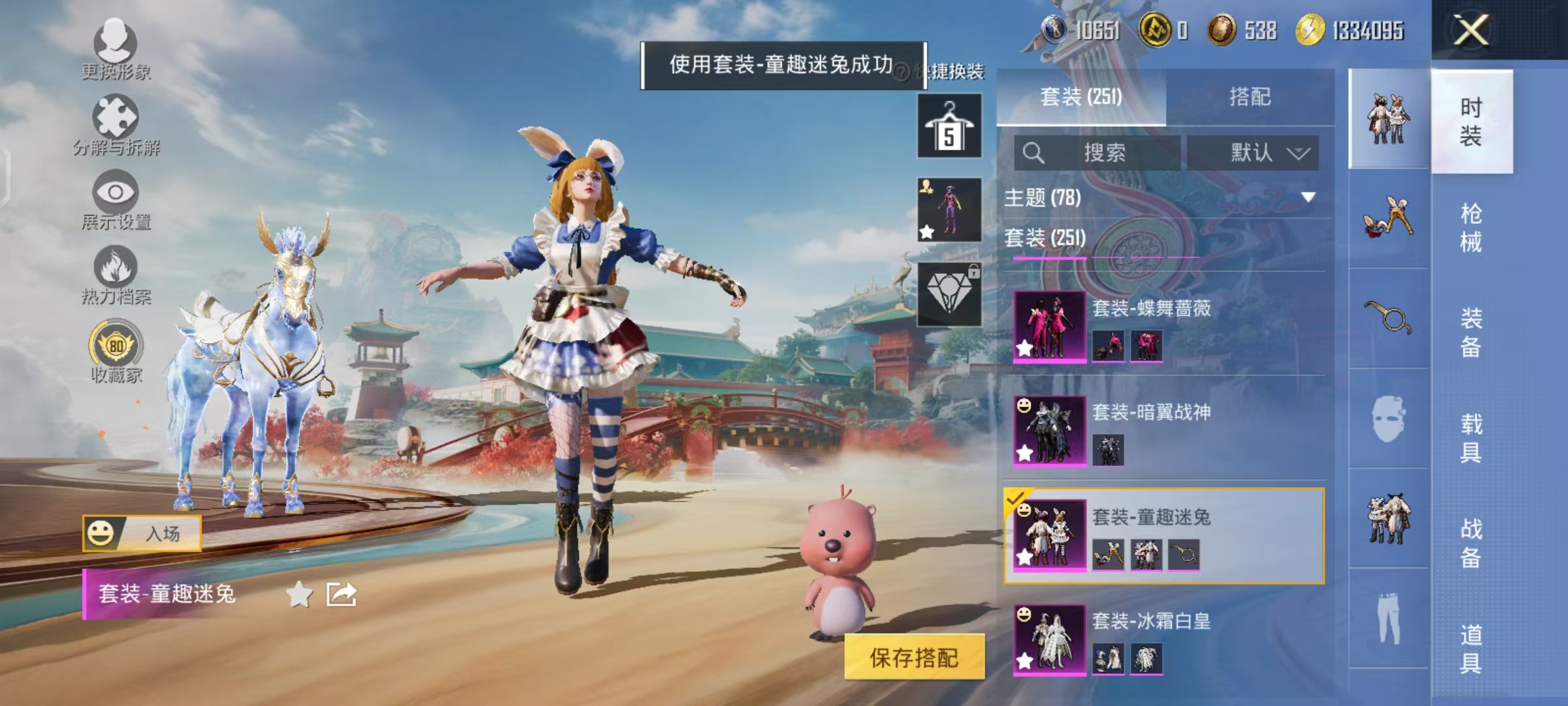Toggle the star next to outfit name bottom-left
The image size is (1568, 706).
point(300,593)
